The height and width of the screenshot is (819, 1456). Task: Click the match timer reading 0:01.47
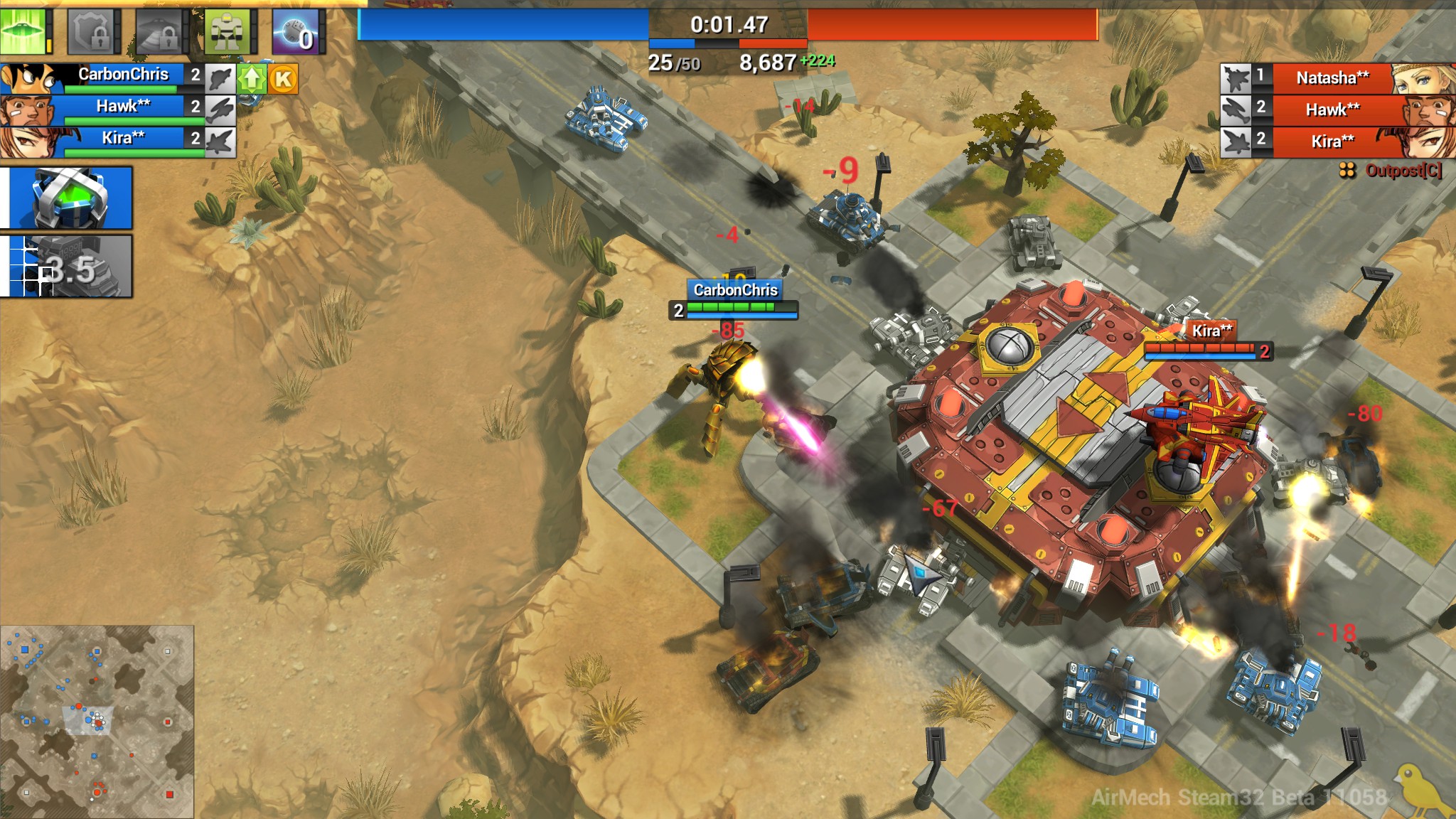[x=727, y=23]
